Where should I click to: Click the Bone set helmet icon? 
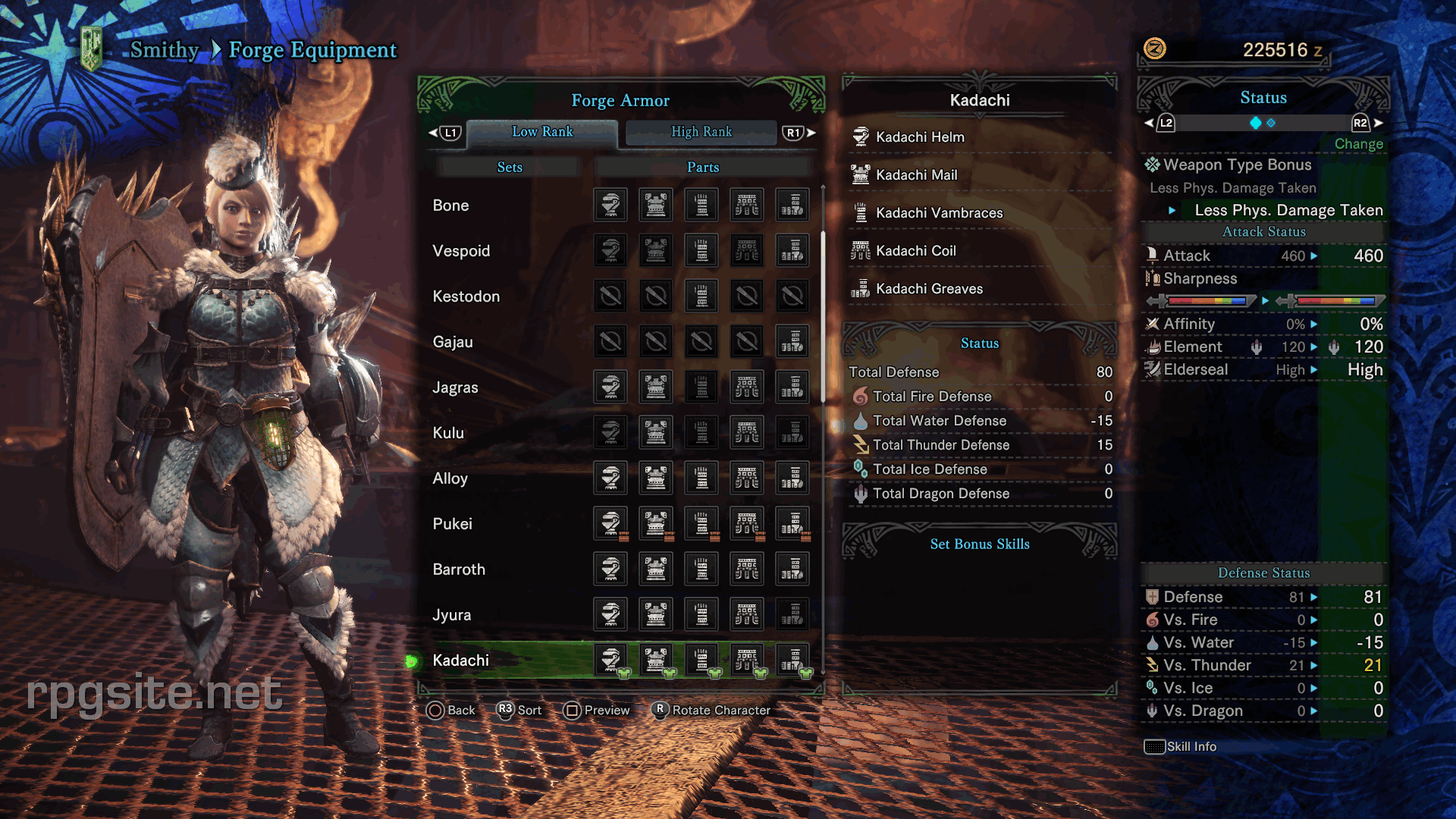pos(610,205)
